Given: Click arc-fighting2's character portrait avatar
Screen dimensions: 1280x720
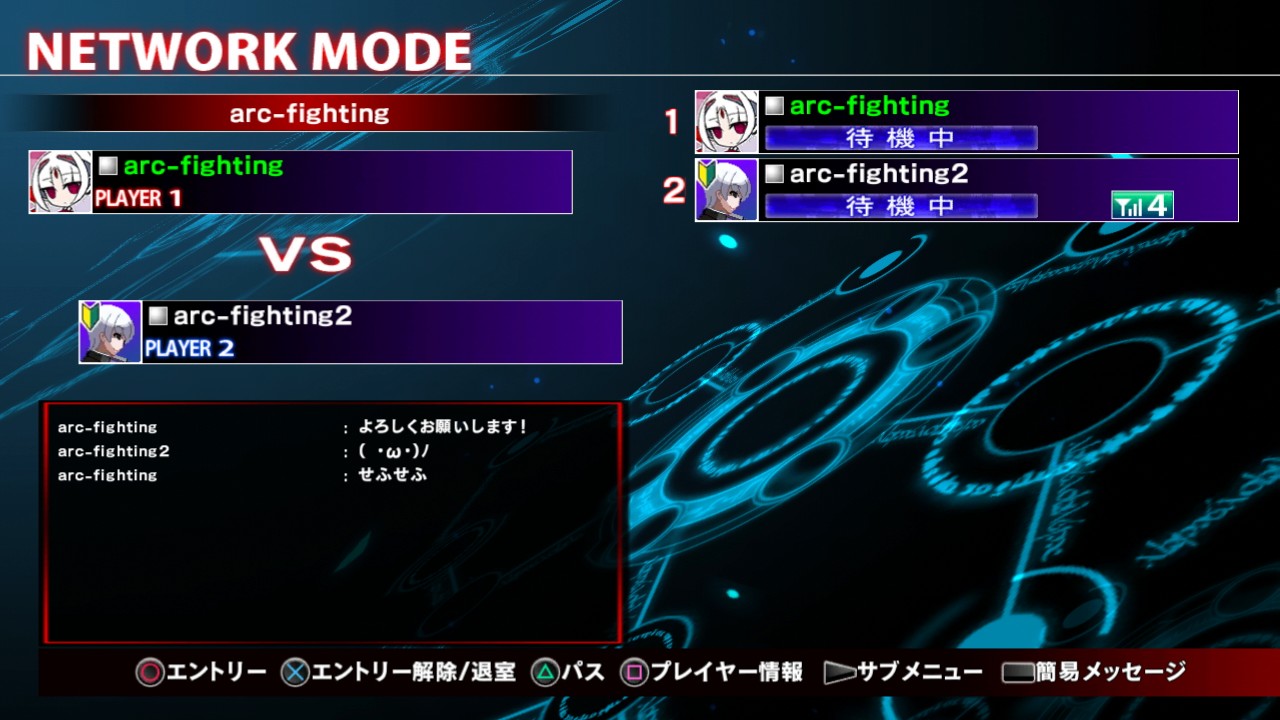Looking at the screenshot, I should [x=111, y=332].
